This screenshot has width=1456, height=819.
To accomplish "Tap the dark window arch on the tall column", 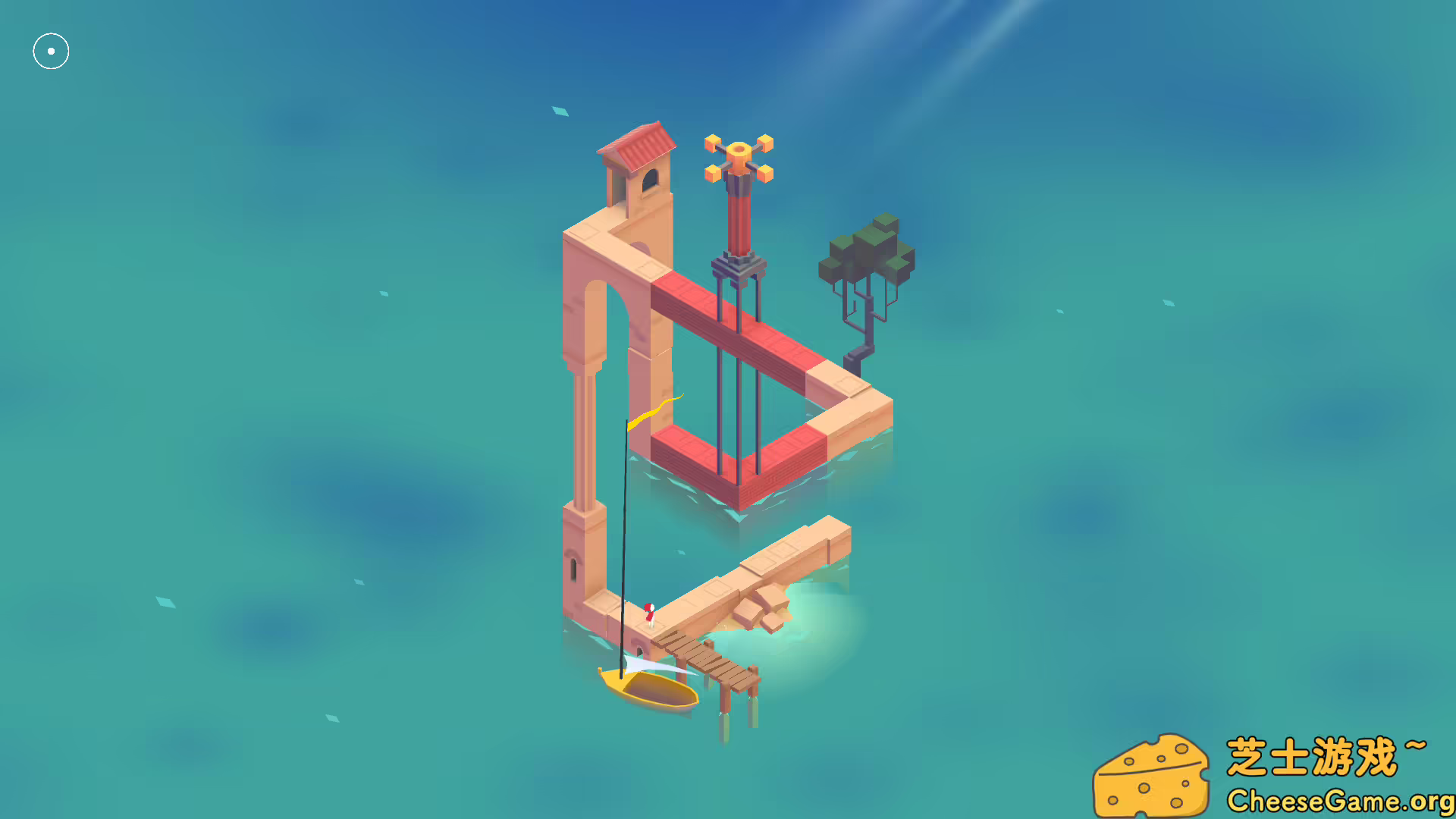I will [x=648, y=178].
